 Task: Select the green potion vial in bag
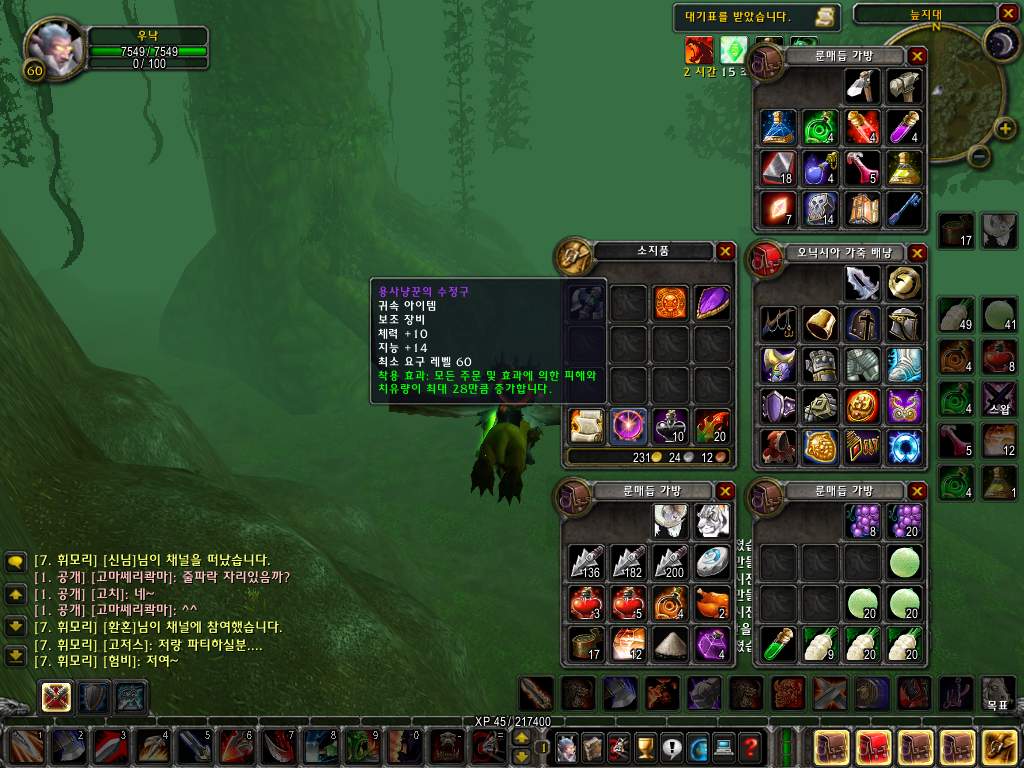tap(778, 645)
